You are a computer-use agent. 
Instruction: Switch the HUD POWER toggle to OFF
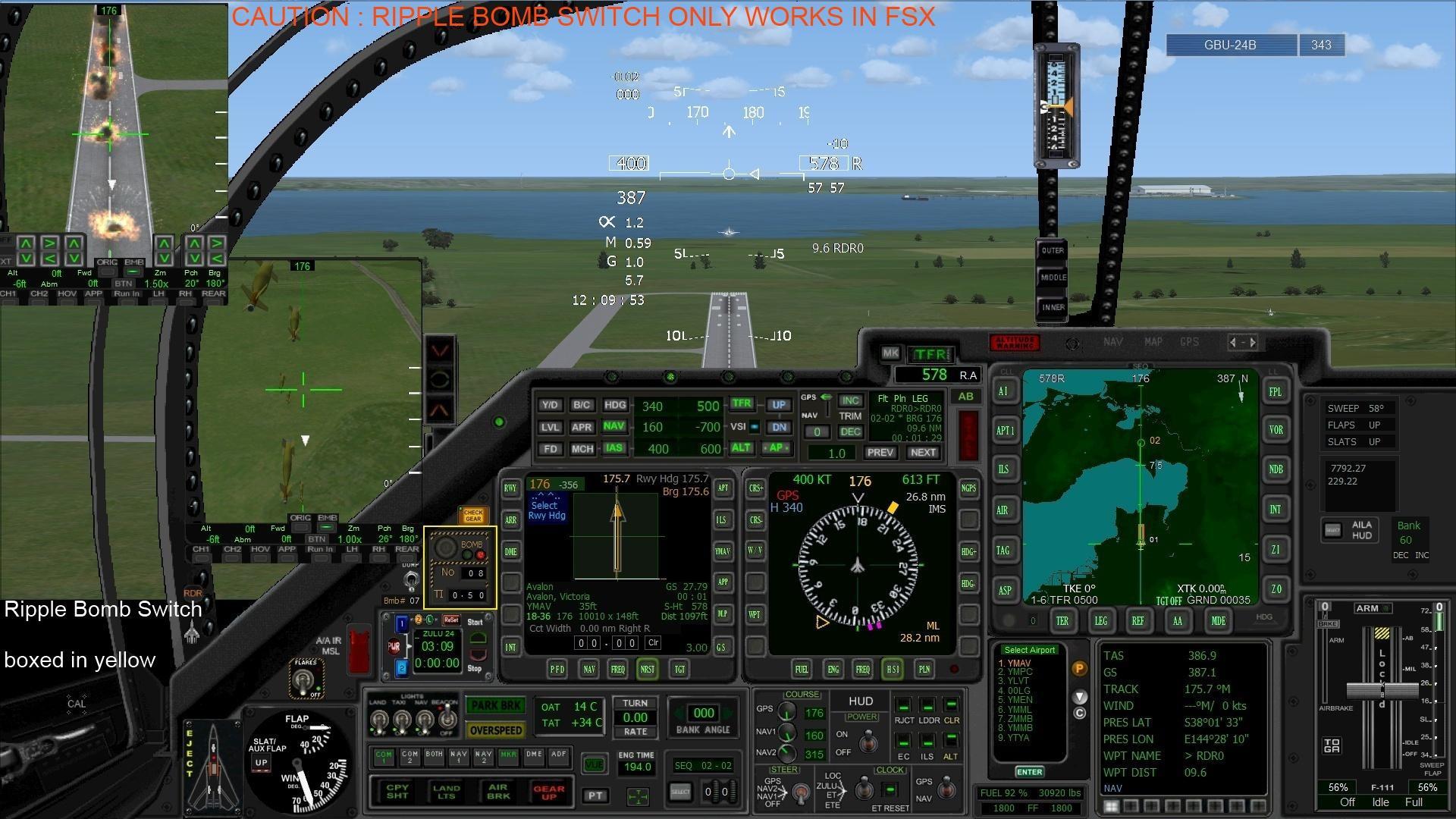click(x=868, y=743)
